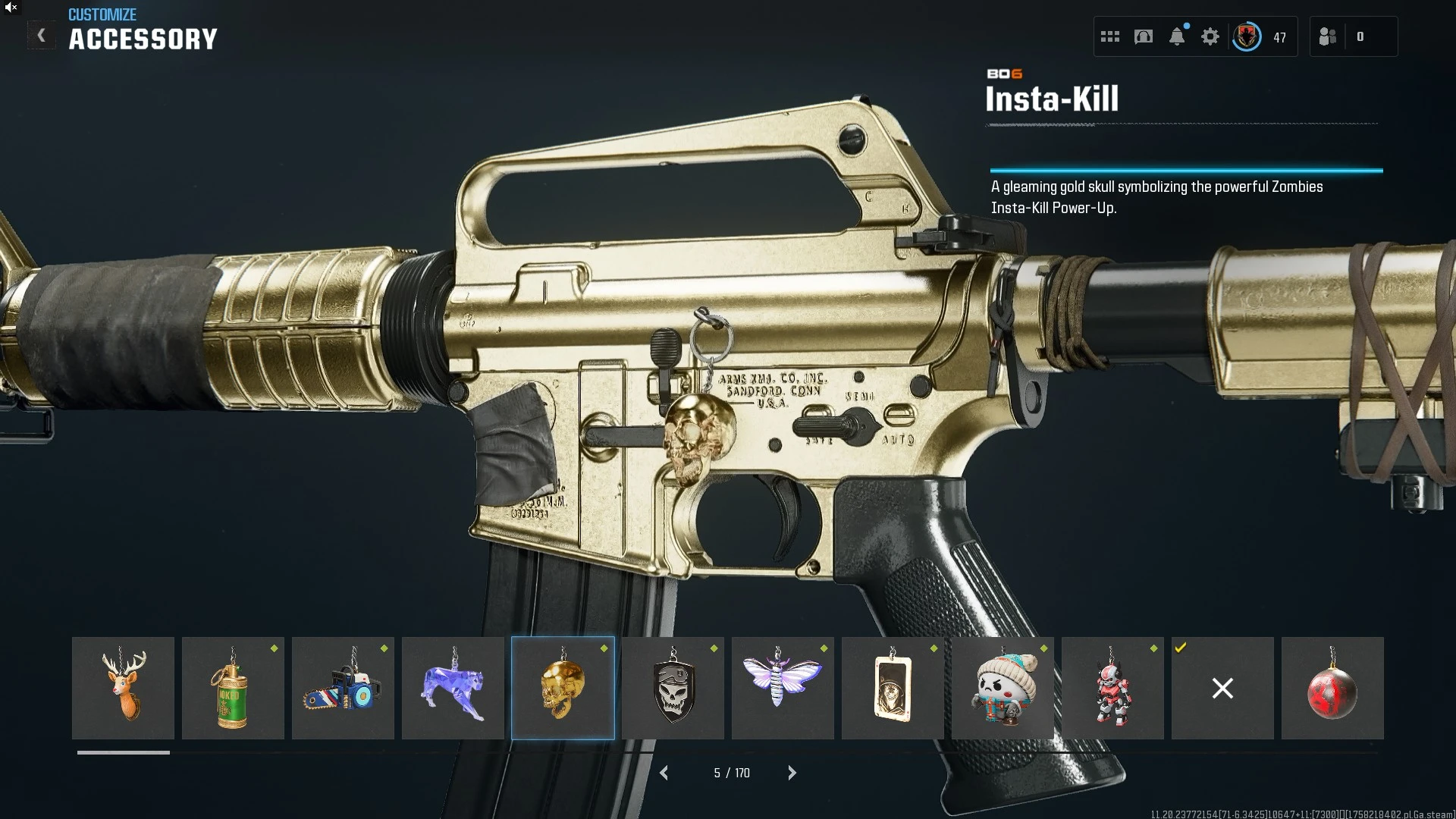
Task: Open the grid menu icon
Action: (1110, 36)
